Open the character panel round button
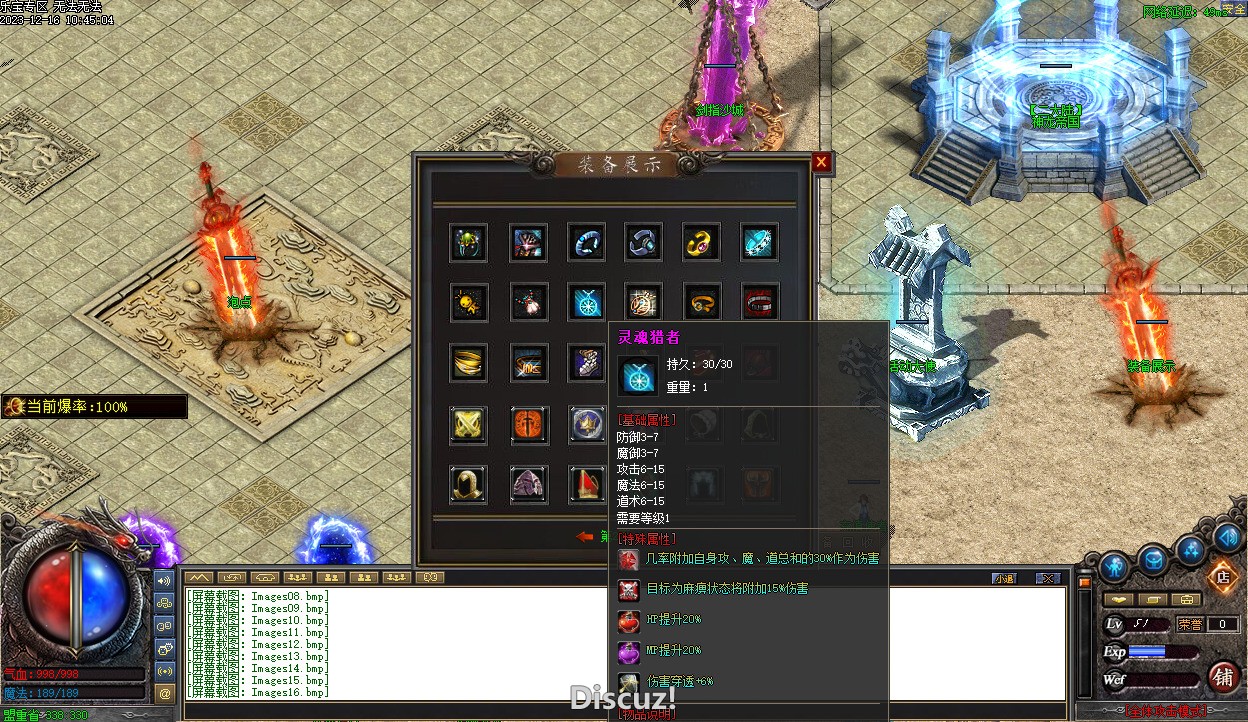 (x=1114, y=567)
